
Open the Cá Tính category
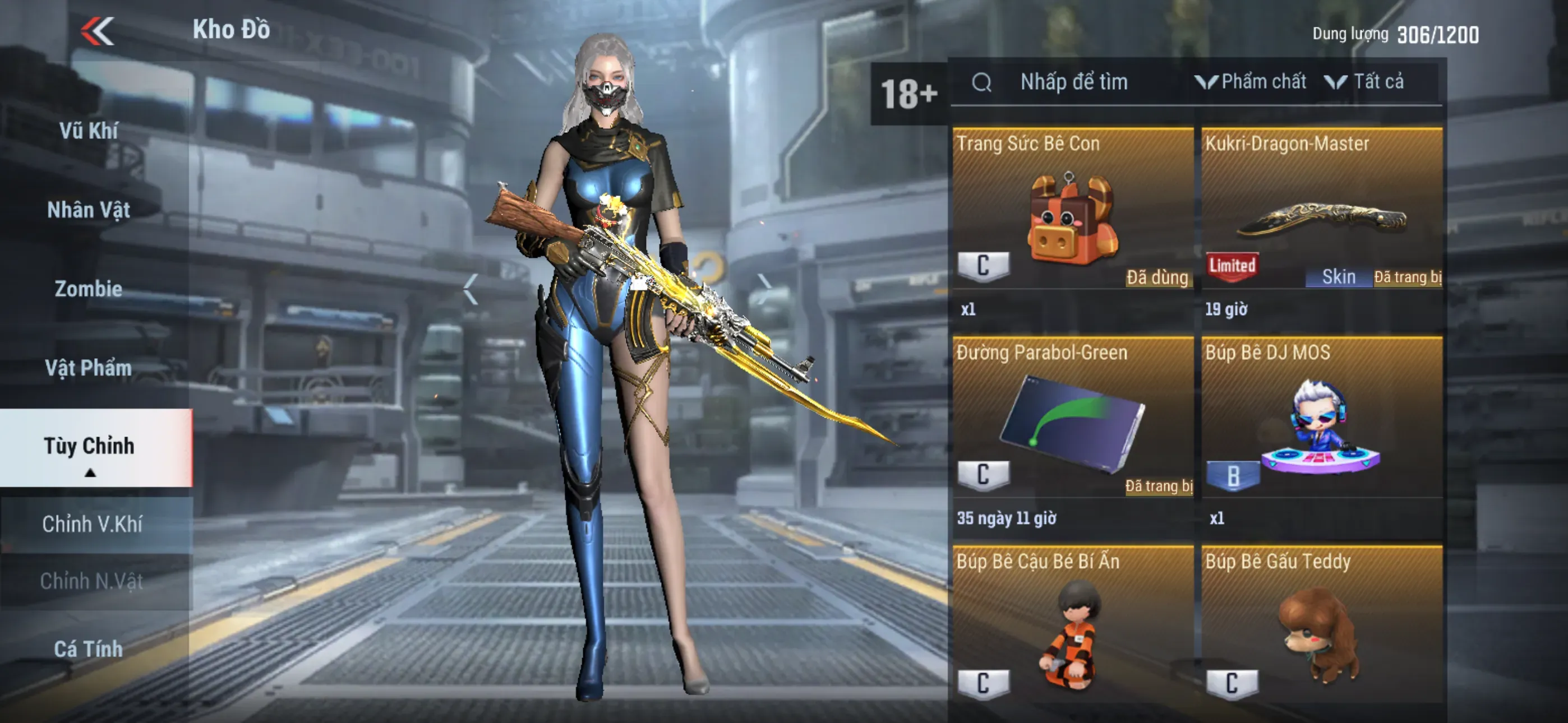(89, 649)
